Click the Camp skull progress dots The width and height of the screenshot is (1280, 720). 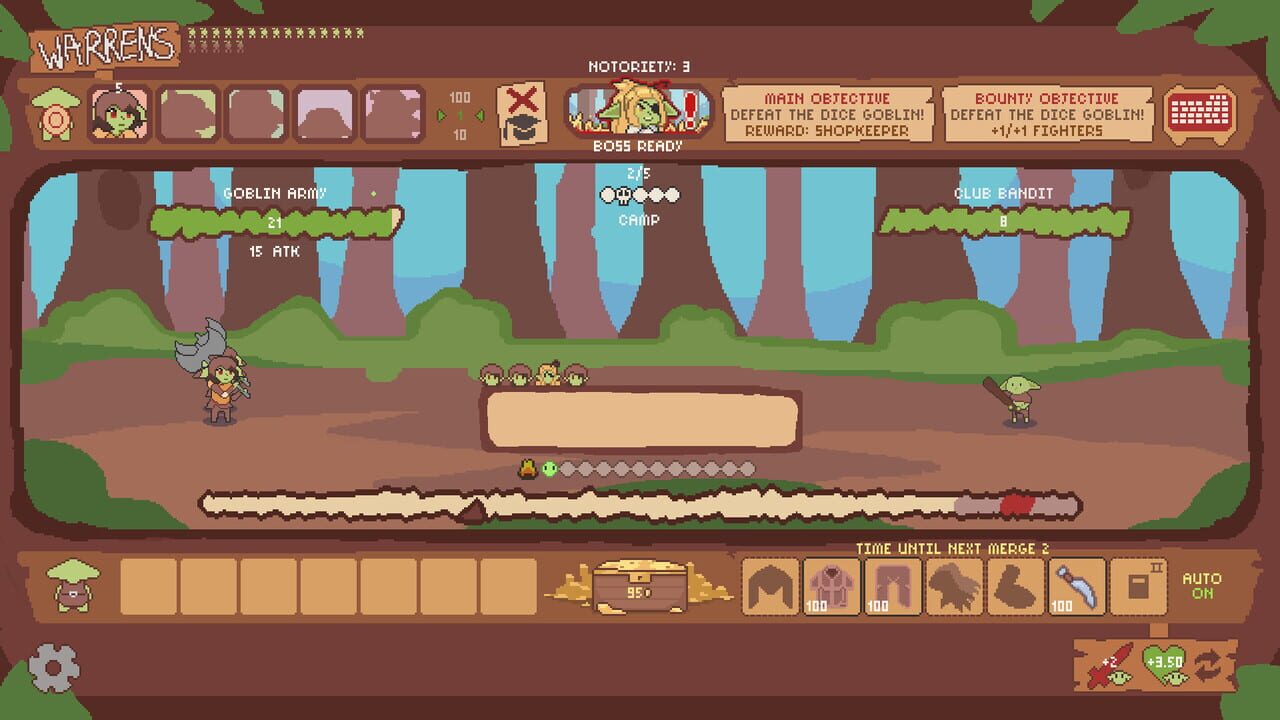point(638,196)
